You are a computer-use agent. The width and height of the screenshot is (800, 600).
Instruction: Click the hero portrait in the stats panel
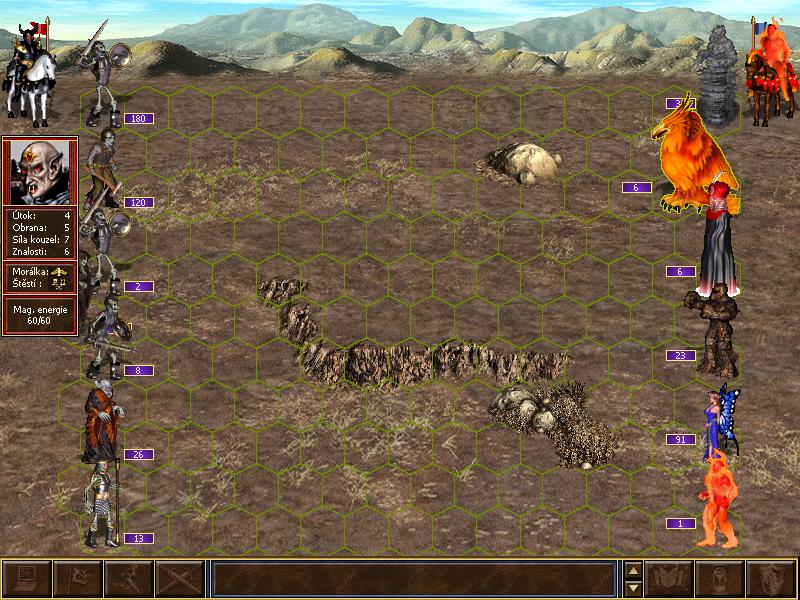(40, 171)
